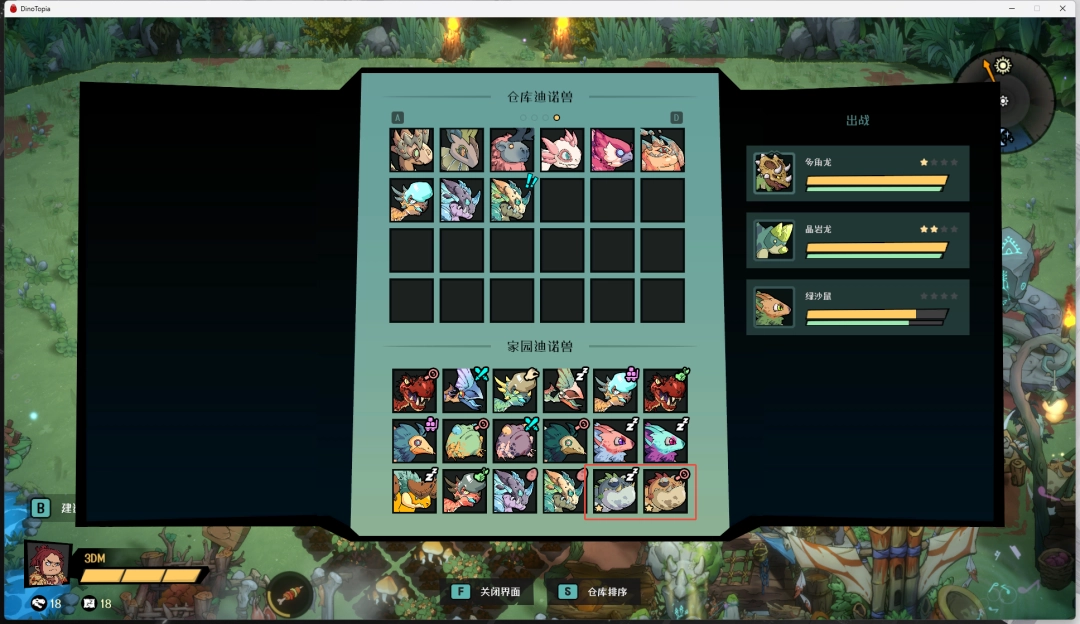Image resolution: width=1080 pixels, height=624 pixels.
Task: Pick the sleeping gray round dino with star
Action: pyautogui.click(x=614, y=491)
